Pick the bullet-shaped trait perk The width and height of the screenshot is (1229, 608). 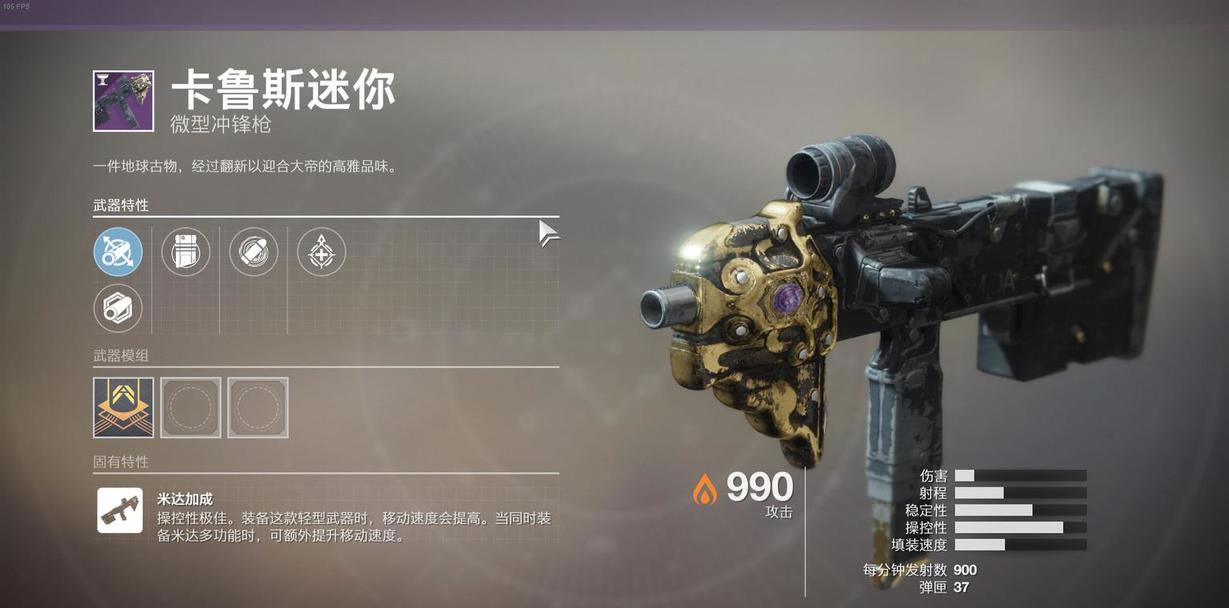254,252
